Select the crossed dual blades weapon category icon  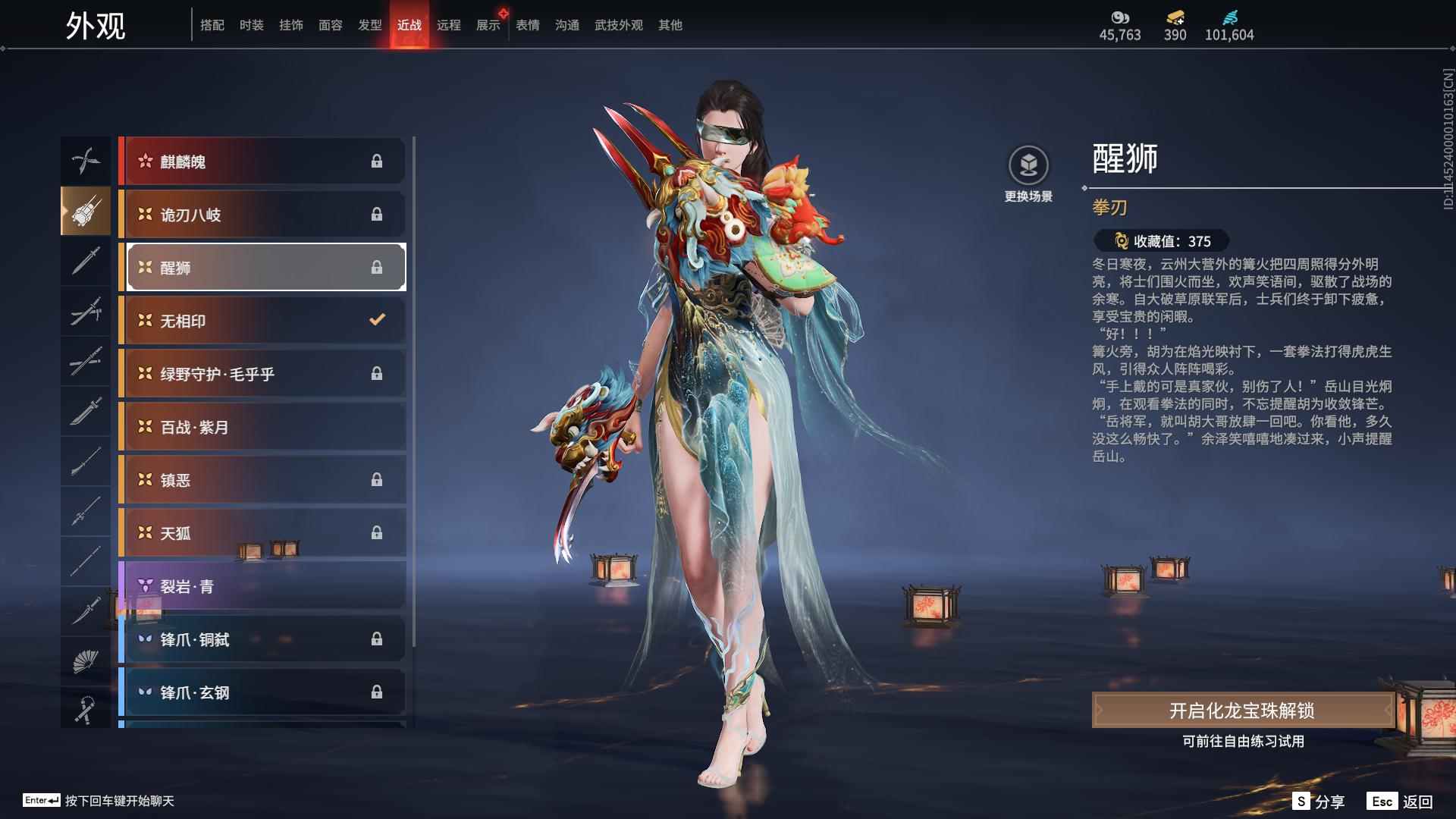click(x=86, y=159)
